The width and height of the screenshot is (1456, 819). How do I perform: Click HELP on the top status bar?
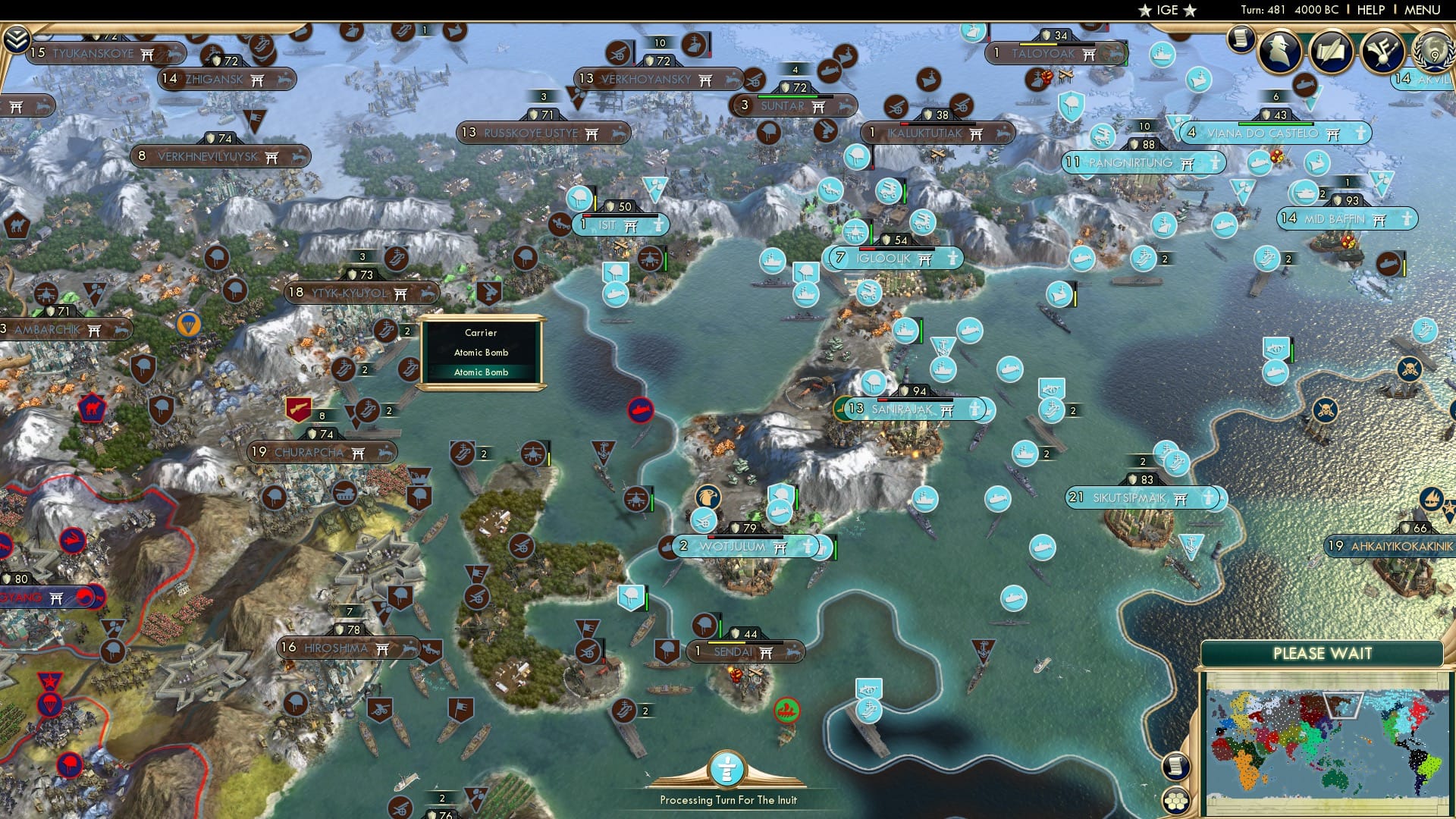click(x=1373, y=10)
